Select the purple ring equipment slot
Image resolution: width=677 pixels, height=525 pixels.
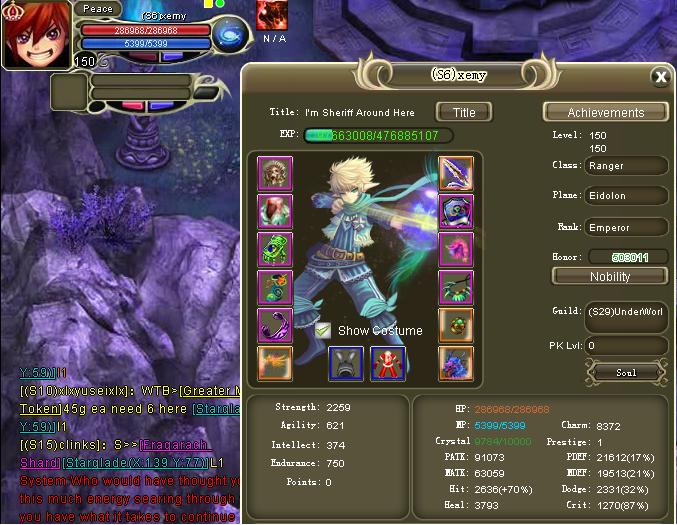(x=275, y=325)
